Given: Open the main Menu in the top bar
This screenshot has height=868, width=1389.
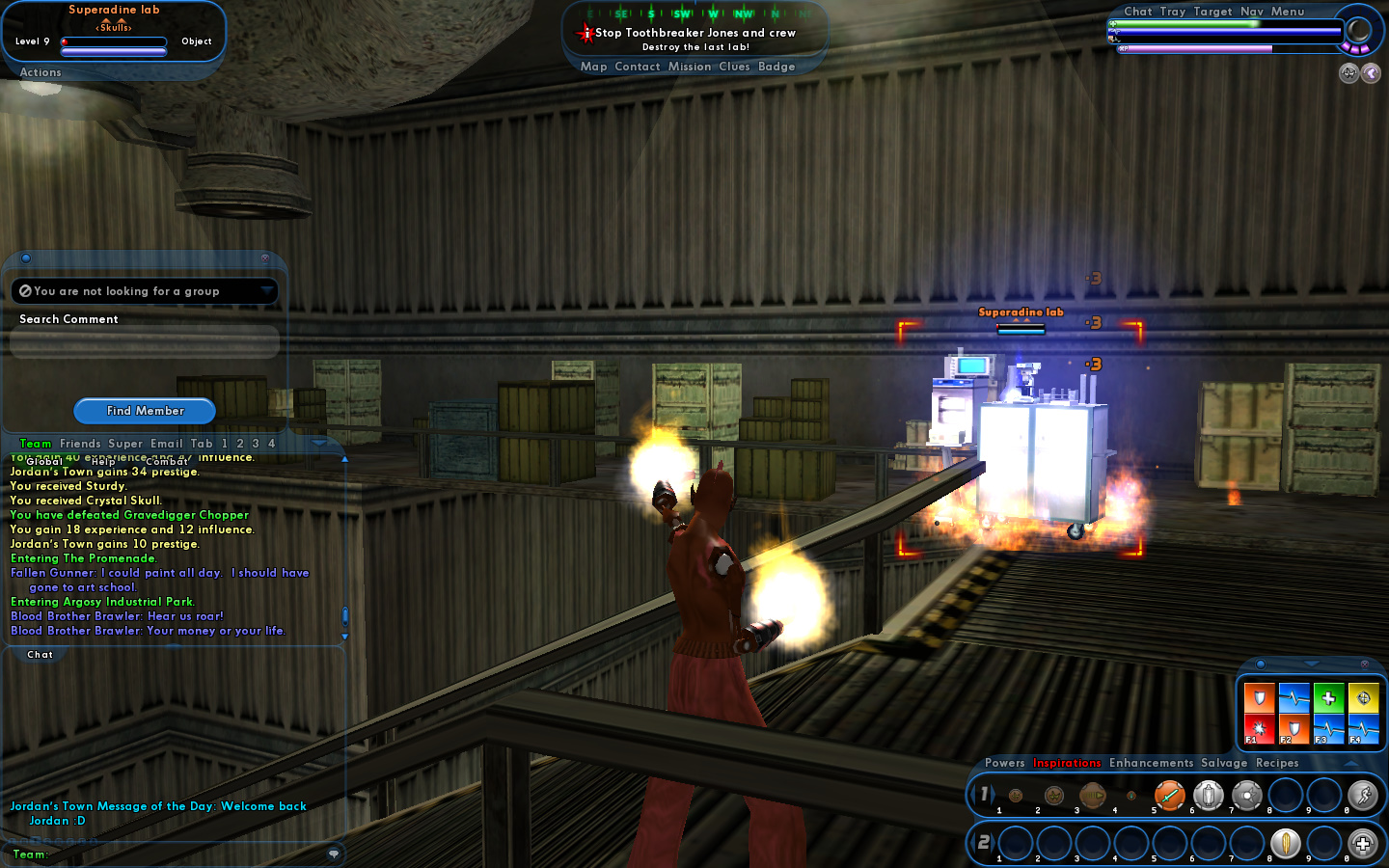Looking at the screenshot, I should point(1287,12).
